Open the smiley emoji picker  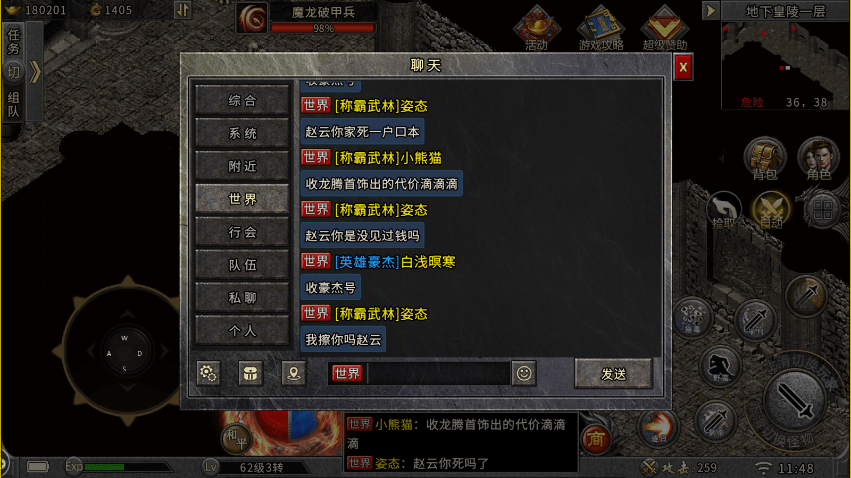pyautogui.click(x=524, y=374)
